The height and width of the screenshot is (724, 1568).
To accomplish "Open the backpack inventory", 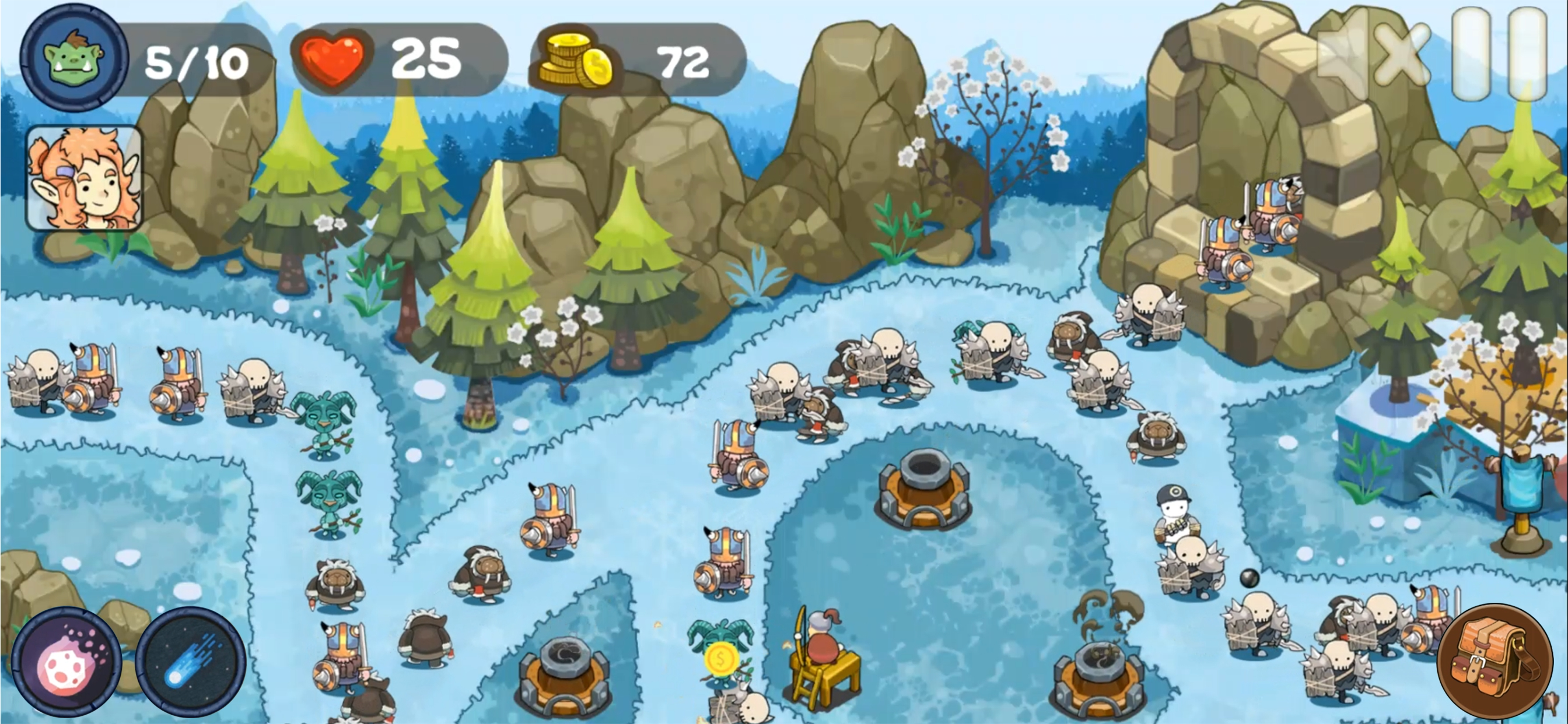I will click(x=1494, y=660).
